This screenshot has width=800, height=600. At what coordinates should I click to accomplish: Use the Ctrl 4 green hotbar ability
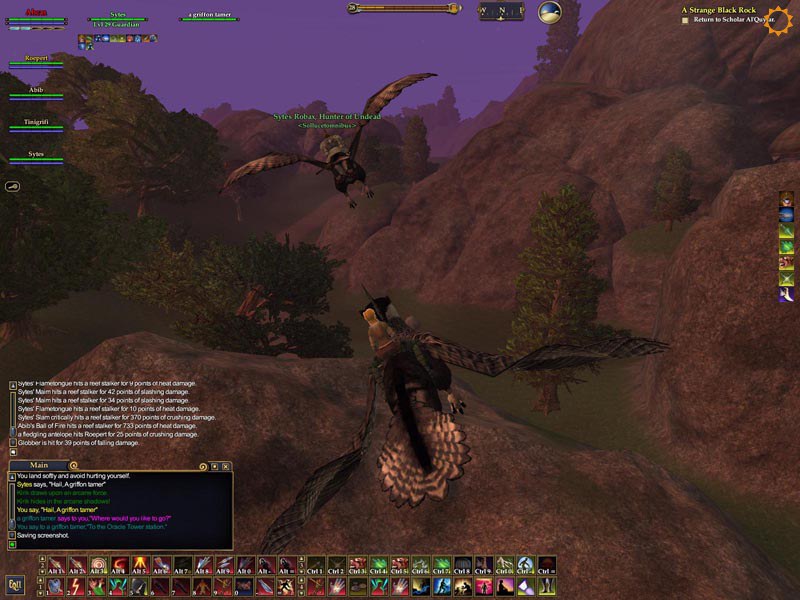click(378, 565)
